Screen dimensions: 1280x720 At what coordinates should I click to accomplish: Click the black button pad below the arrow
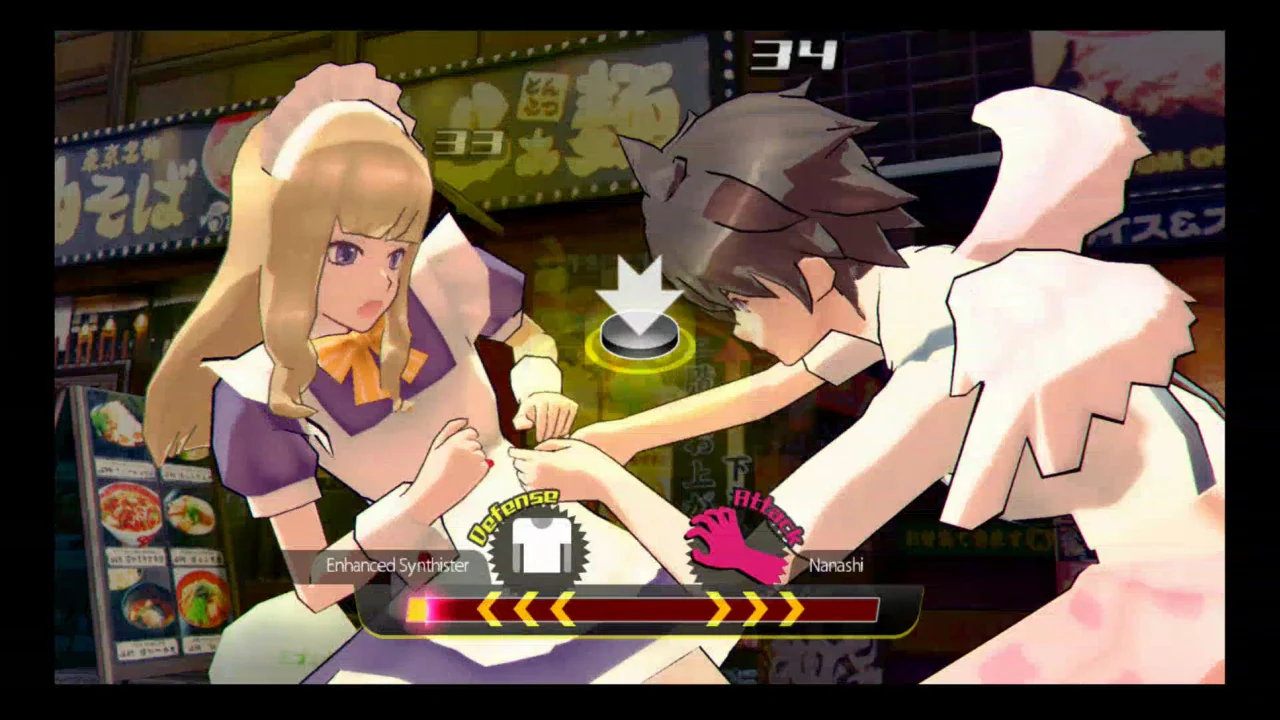(x=640, y=335)
